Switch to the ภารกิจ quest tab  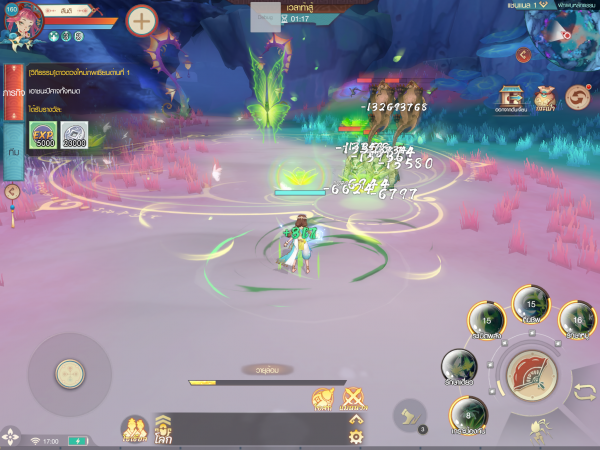13,91
